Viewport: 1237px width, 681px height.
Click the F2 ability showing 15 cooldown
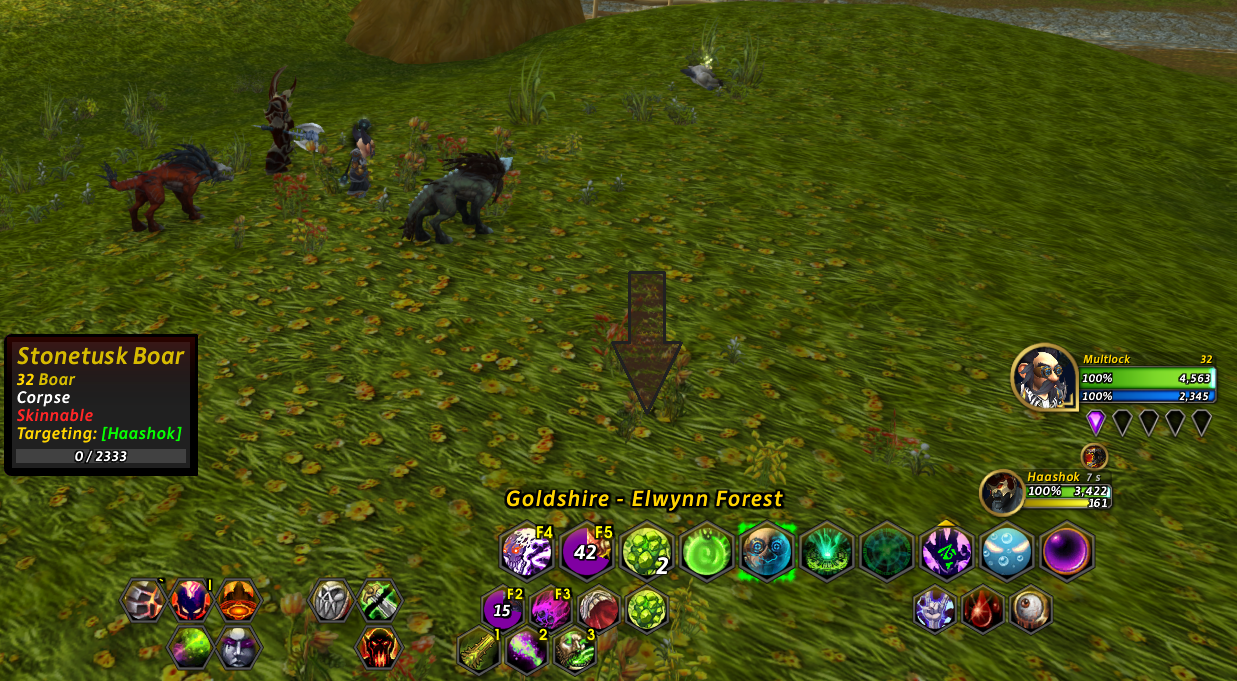pos(504,609)
